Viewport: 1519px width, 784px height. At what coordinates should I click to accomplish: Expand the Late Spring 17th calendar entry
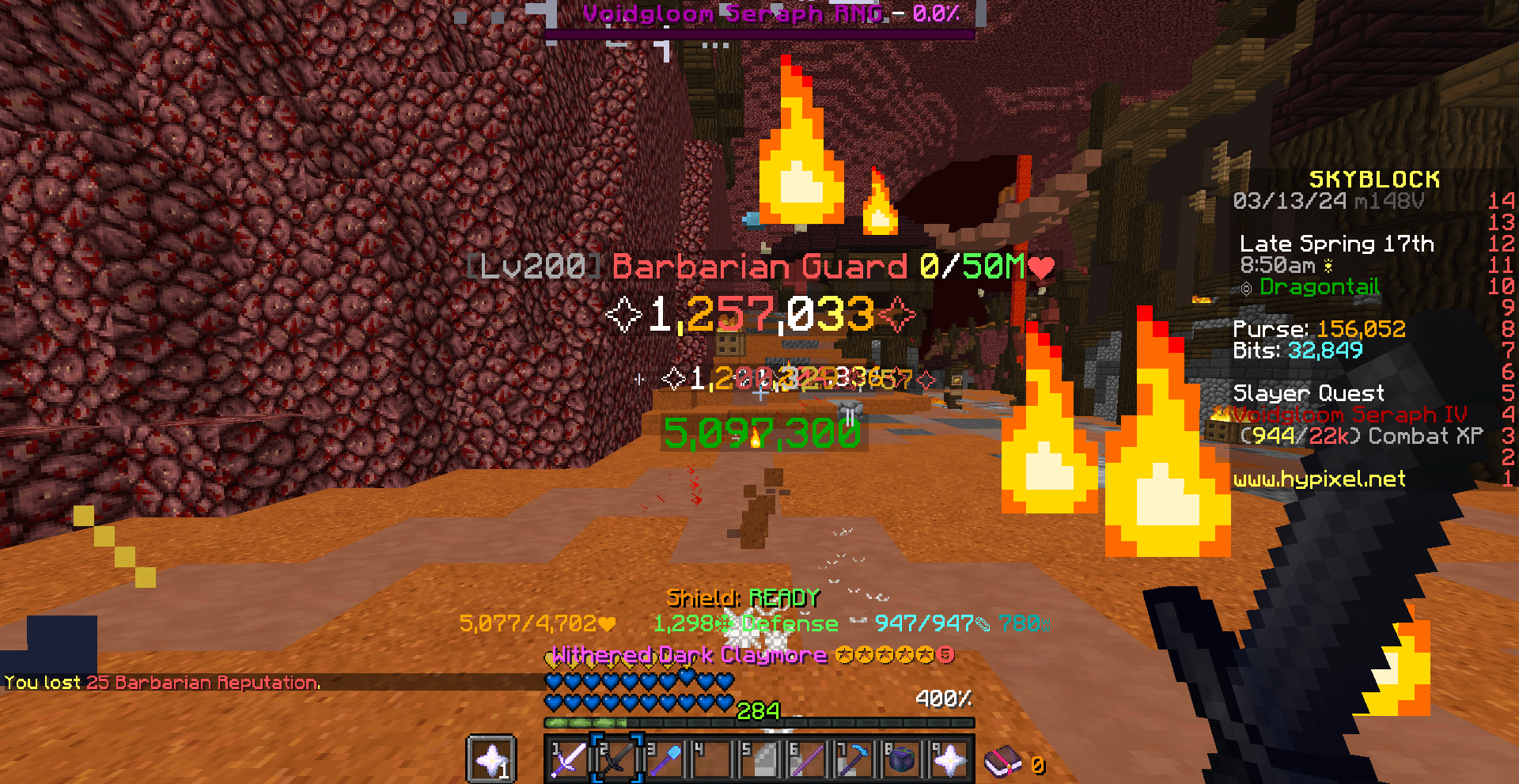[1337, 244]
